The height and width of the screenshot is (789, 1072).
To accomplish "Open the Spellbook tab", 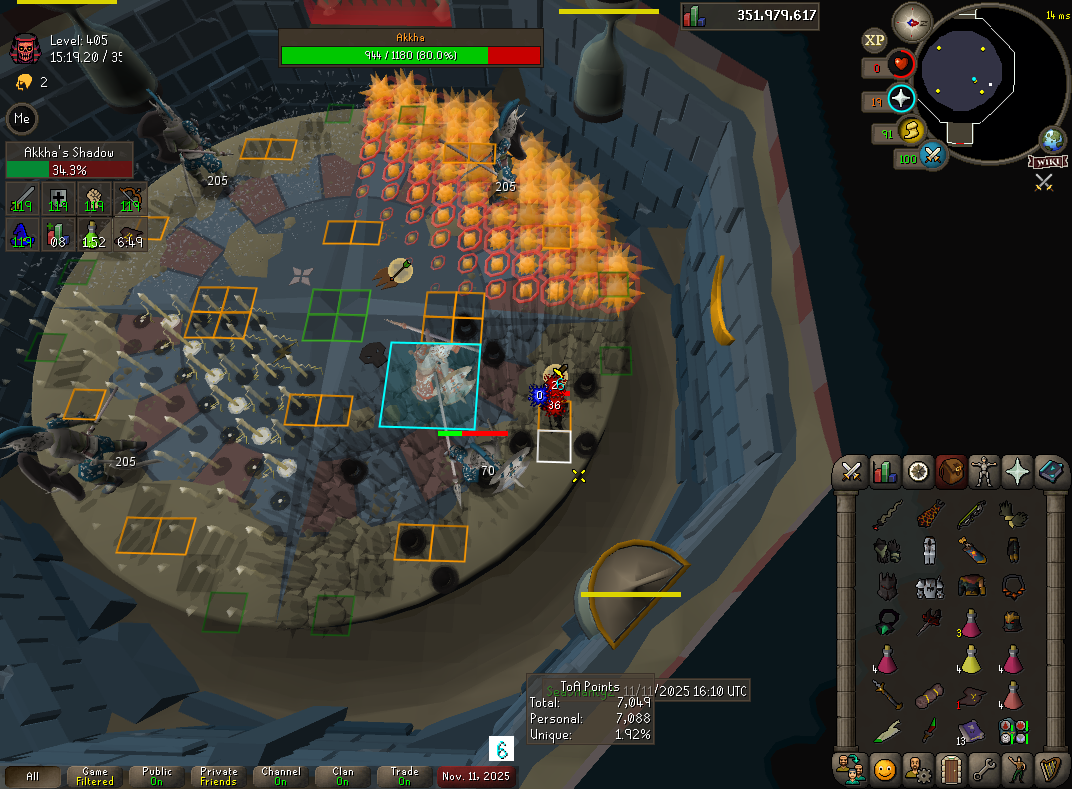I will tap(1050, 470).
